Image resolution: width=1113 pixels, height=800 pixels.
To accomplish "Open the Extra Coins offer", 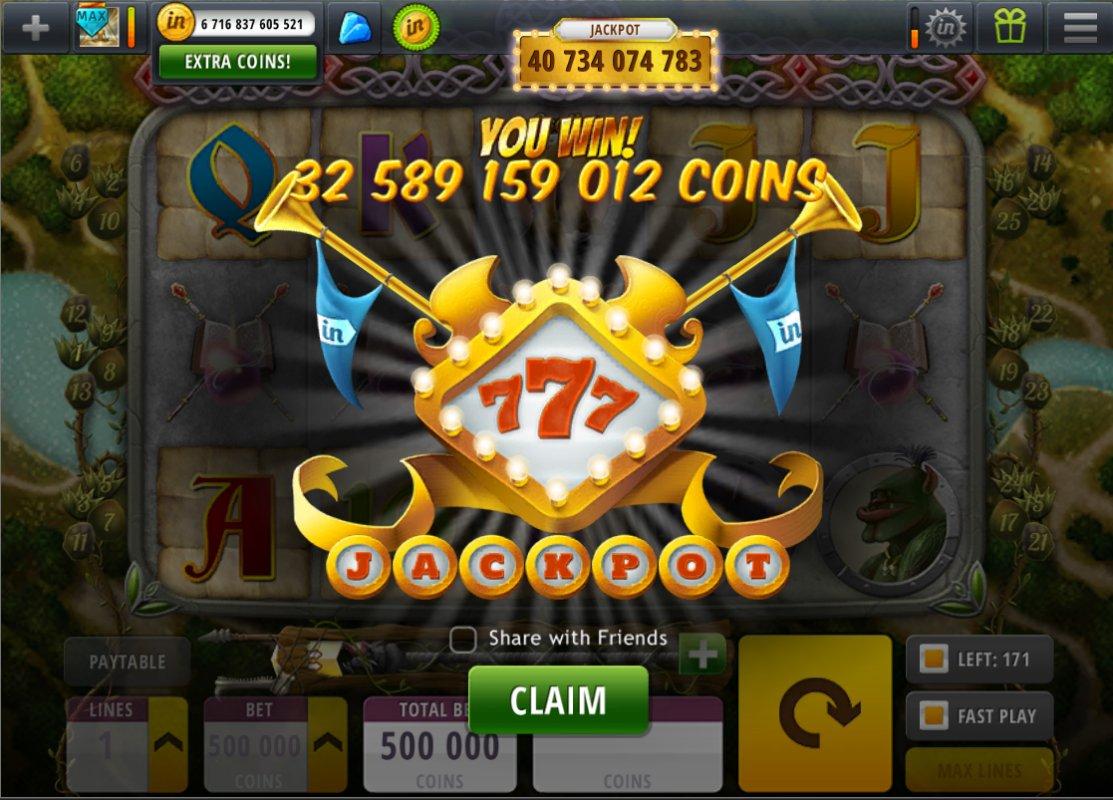I will 238,61.
